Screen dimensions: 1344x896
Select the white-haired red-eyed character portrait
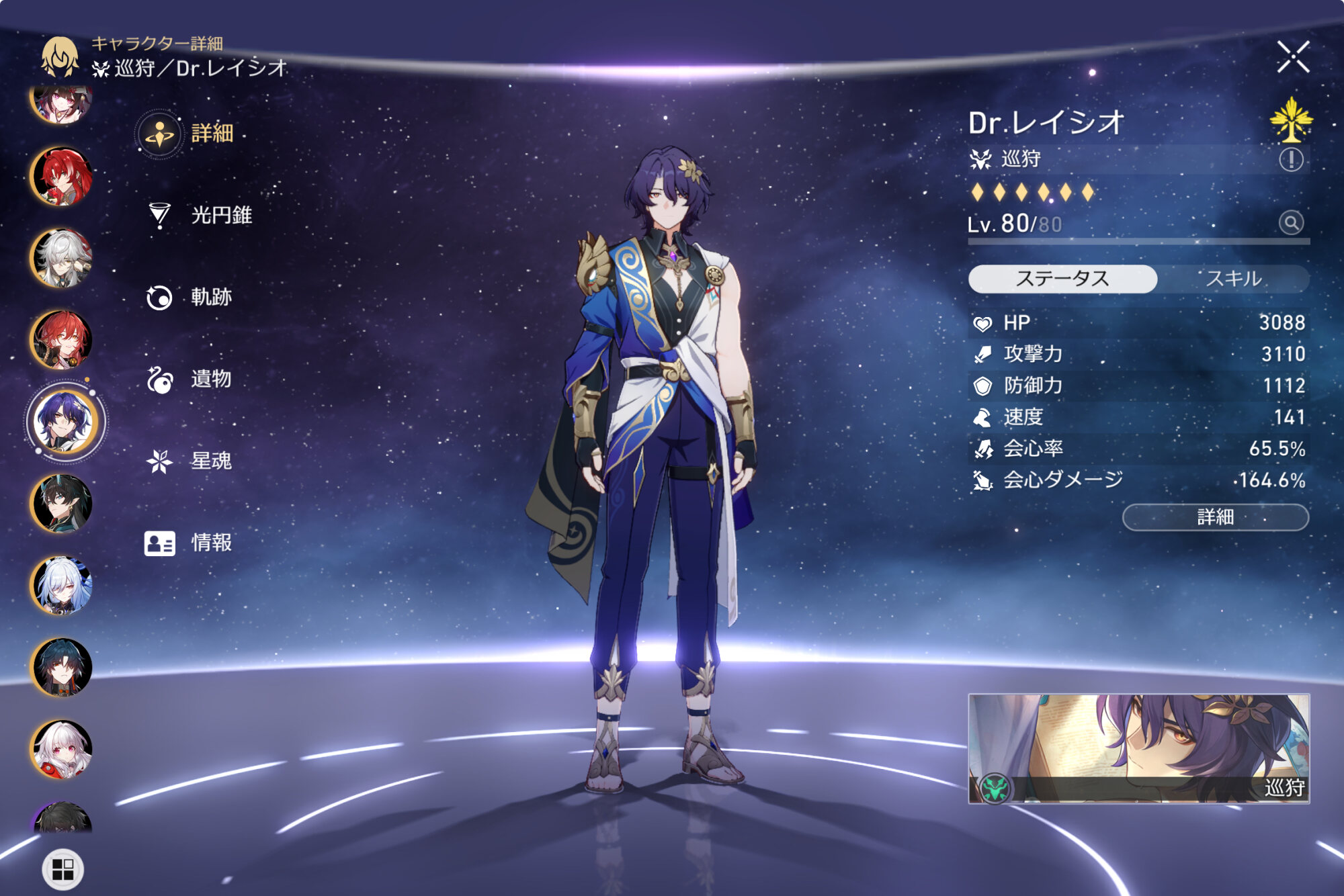pos(62,749)
